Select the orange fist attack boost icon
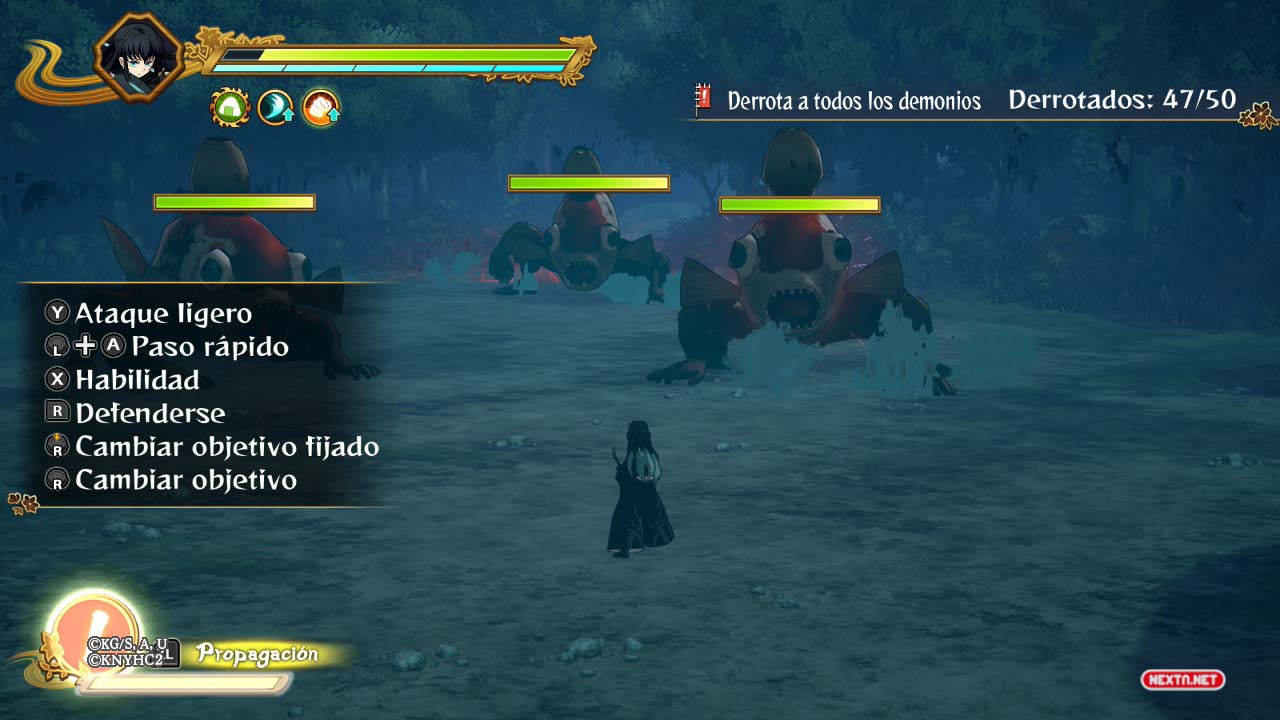1280x720 pixels. pos(321,107)
